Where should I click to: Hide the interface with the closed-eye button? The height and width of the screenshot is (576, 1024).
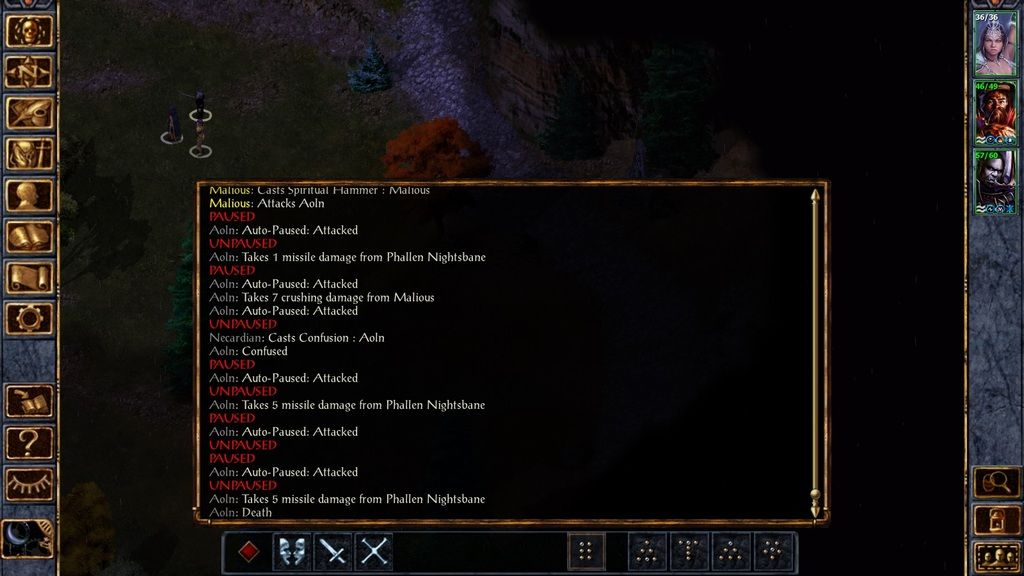pyautogui.click(x=29, y=484)
